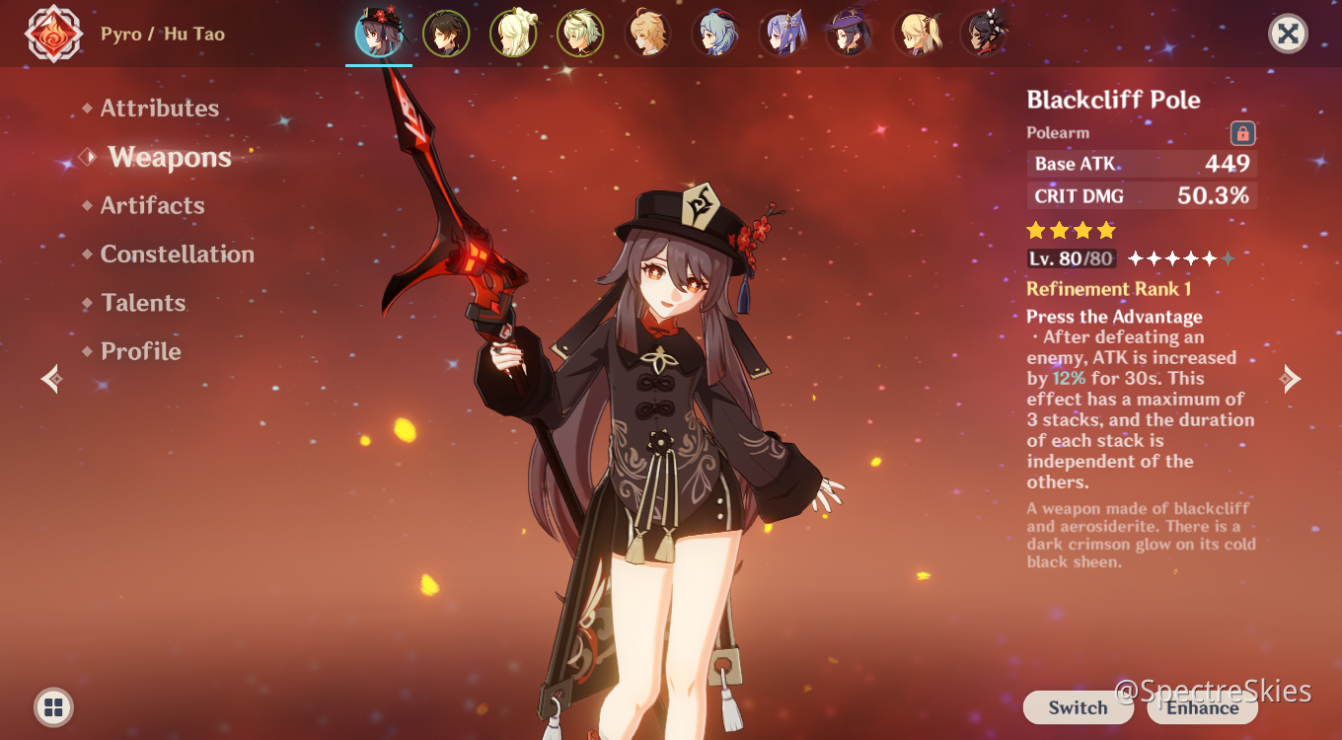Open the Constellation section
The height and width of the screenshot is (740, 1342).
176,254
